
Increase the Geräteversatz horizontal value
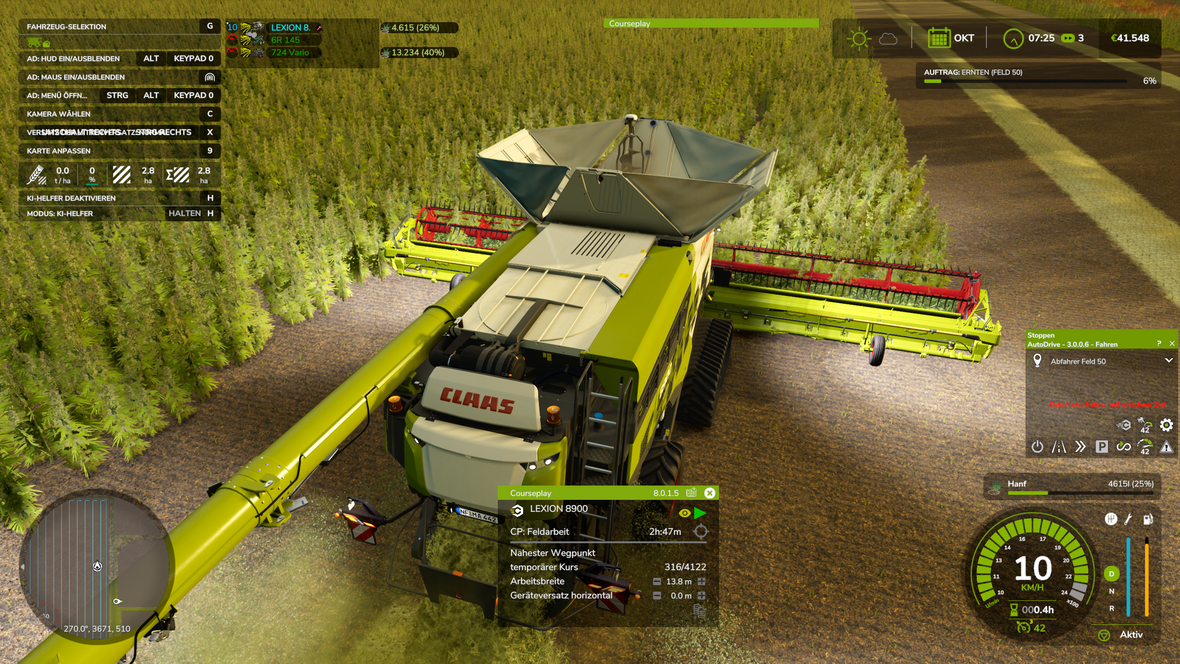coord(702,596)
